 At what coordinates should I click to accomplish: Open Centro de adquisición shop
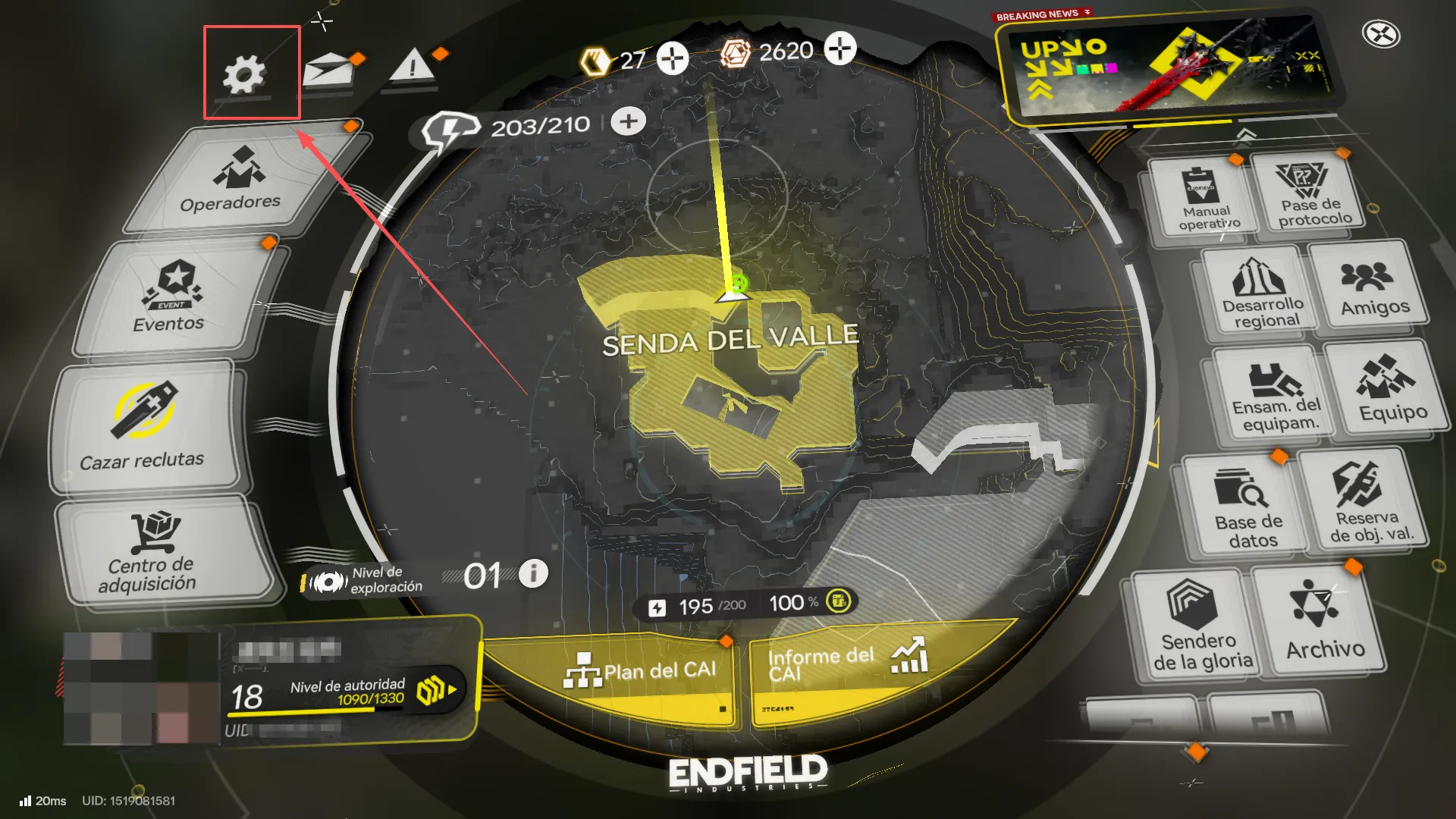pyautogui.click(x=152, y=551)
